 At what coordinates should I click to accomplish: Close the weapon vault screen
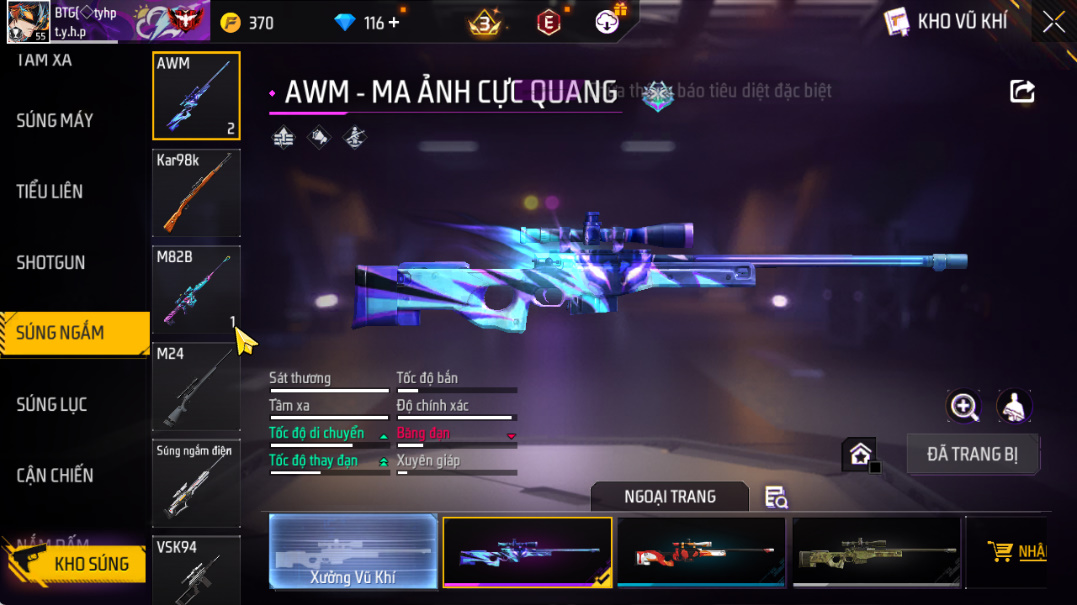[1053, 22]
